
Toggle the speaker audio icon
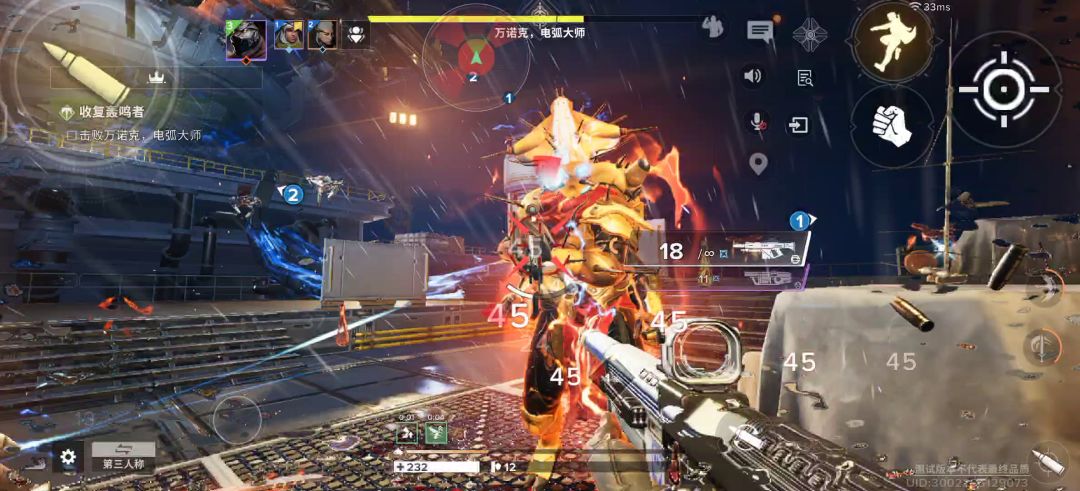[x=753, y=76]
